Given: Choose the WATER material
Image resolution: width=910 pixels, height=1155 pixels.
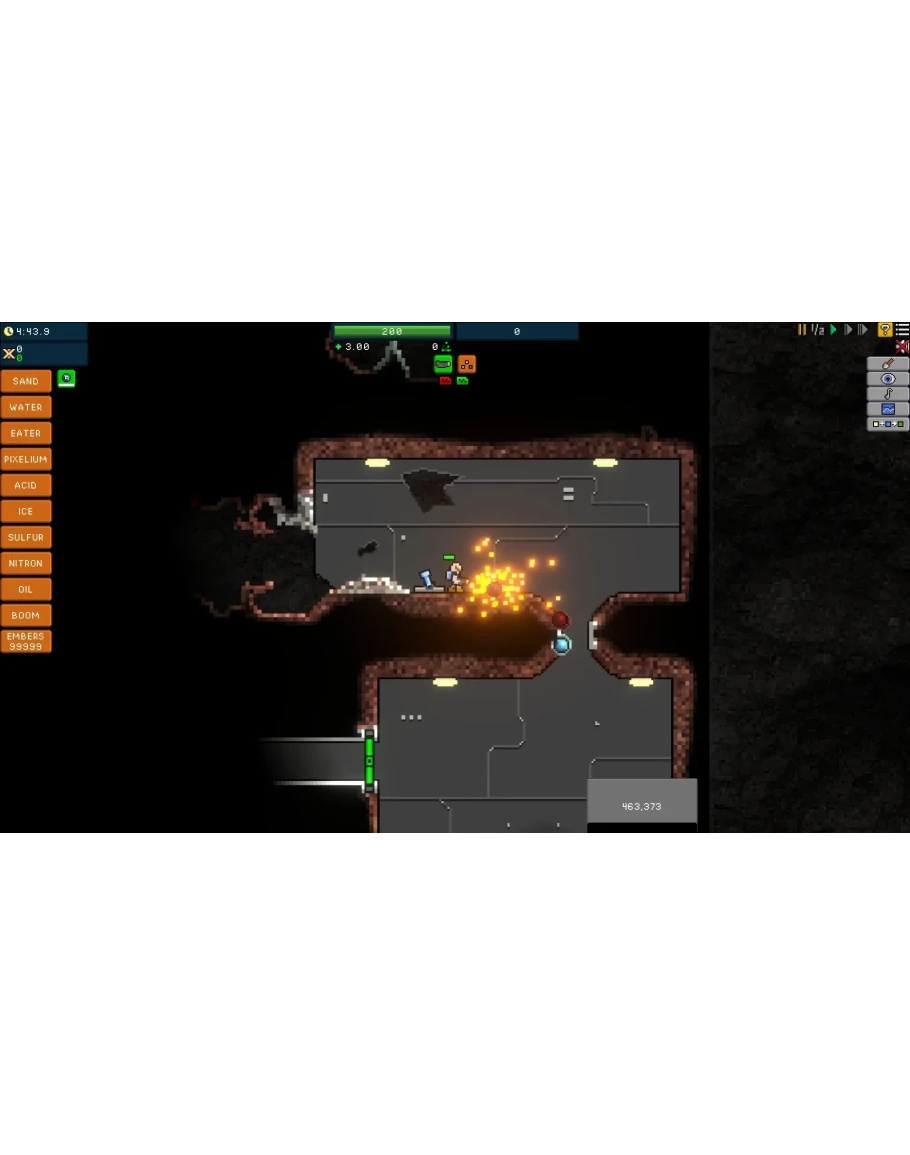Looking at the screenshot, I should (x=26, y=407).
